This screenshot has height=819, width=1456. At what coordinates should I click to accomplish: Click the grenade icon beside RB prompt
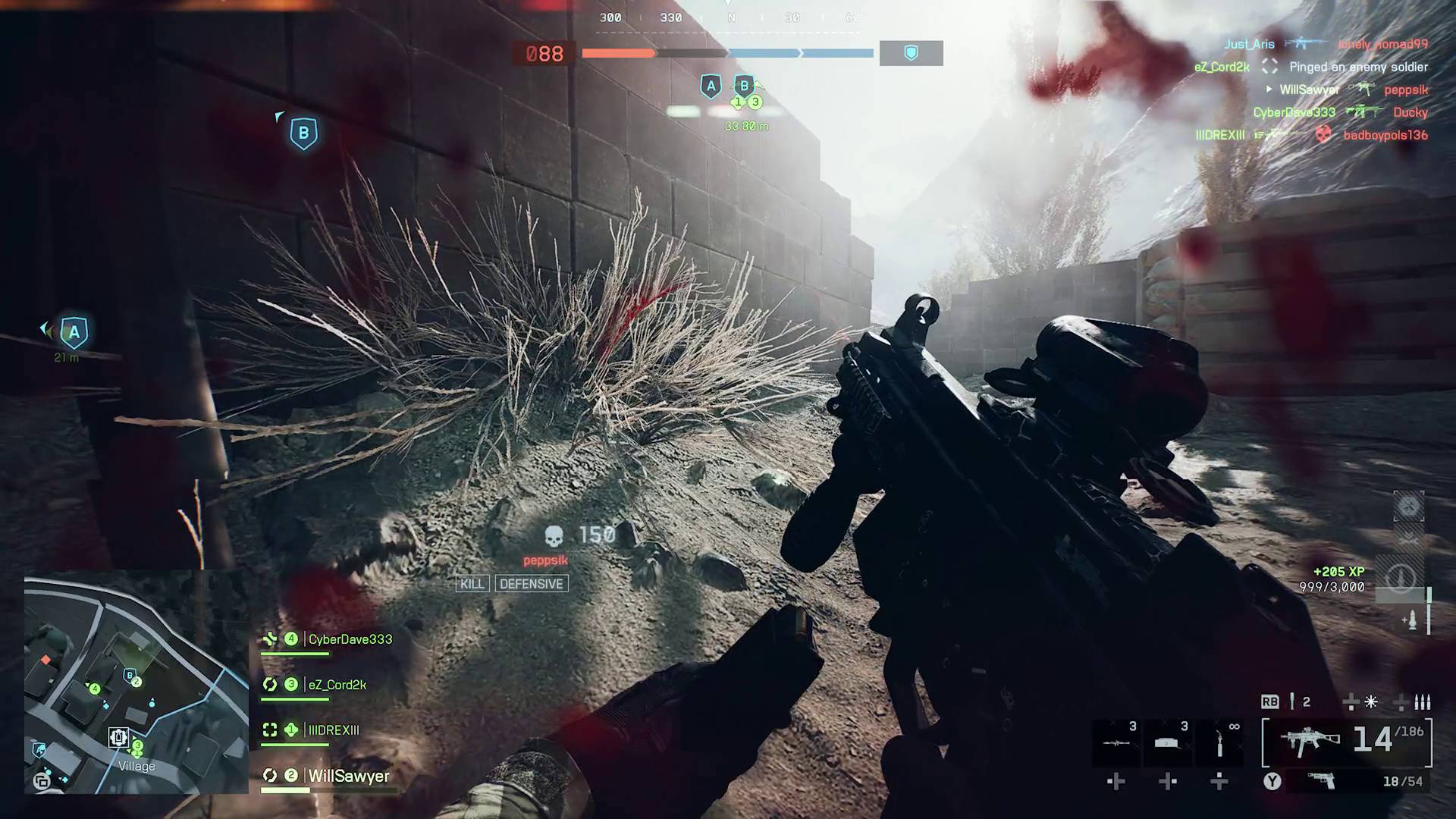pyautogui.click(x=1292, y=701)
